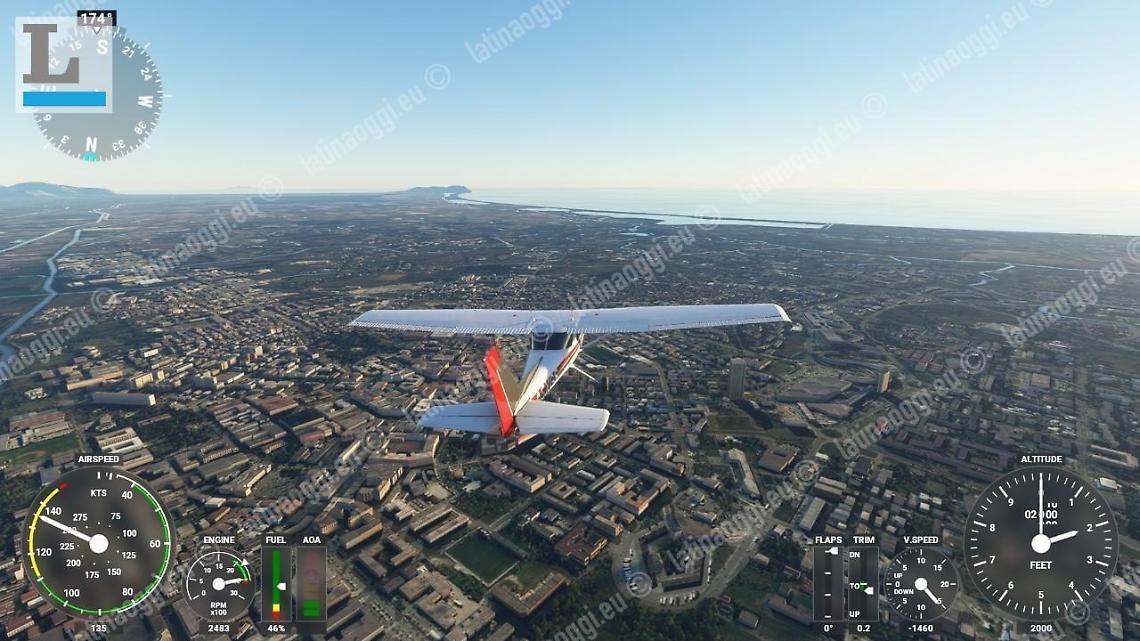Image resolution: width=1140 pixels, height=641 pixels.
Task: Click the trim indicator panel
Action: (x=863, y=584)
